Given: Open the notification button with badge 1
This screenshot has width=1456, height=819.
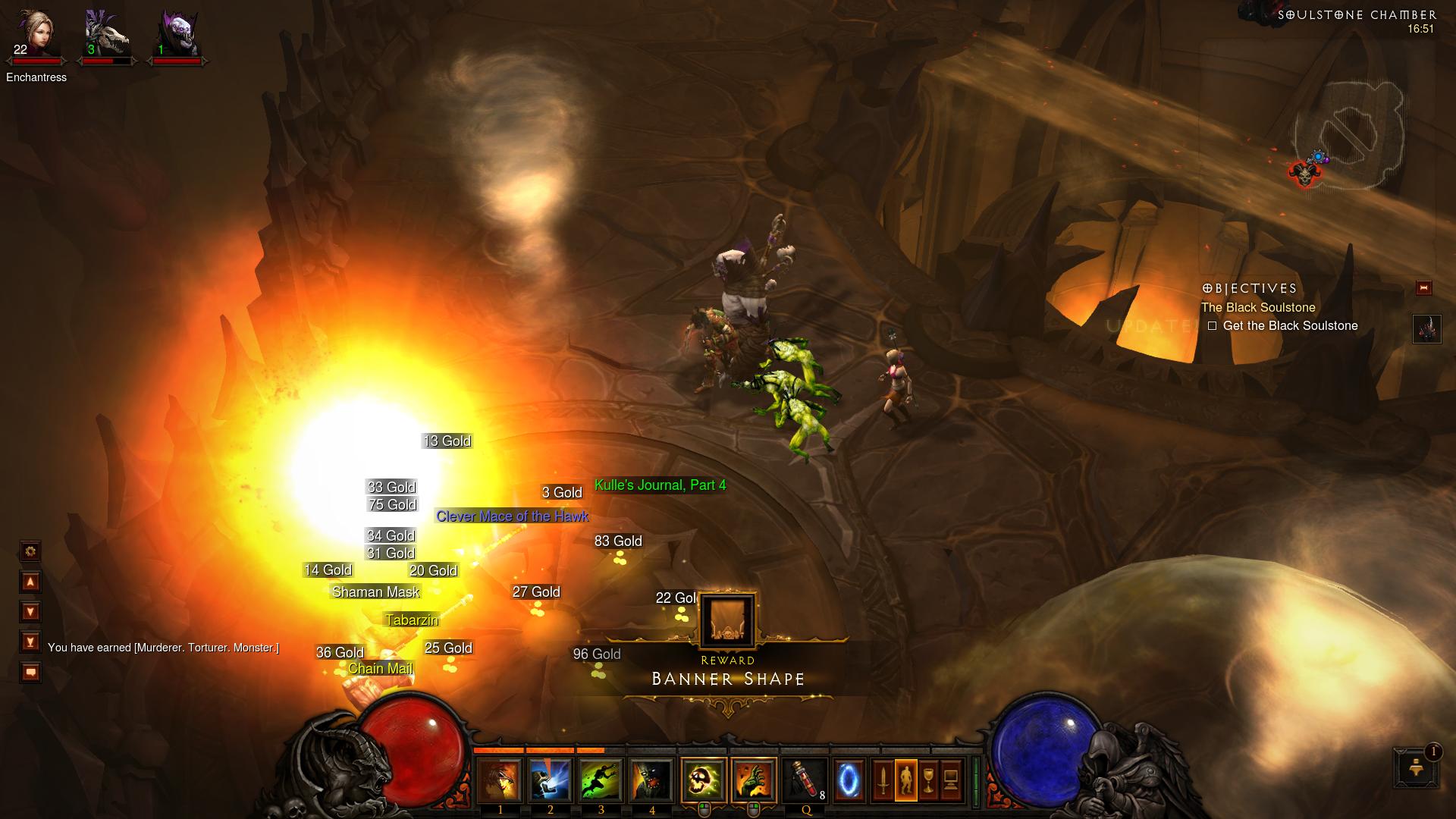Looking at the screenshot, I should click(x=1415, y=767).
